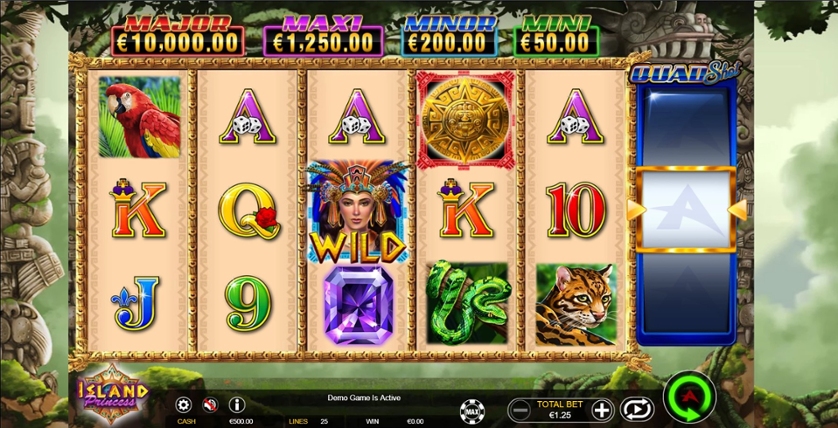838x428 pixels.
Task: Open the info paytable
Action: (237, 405)
